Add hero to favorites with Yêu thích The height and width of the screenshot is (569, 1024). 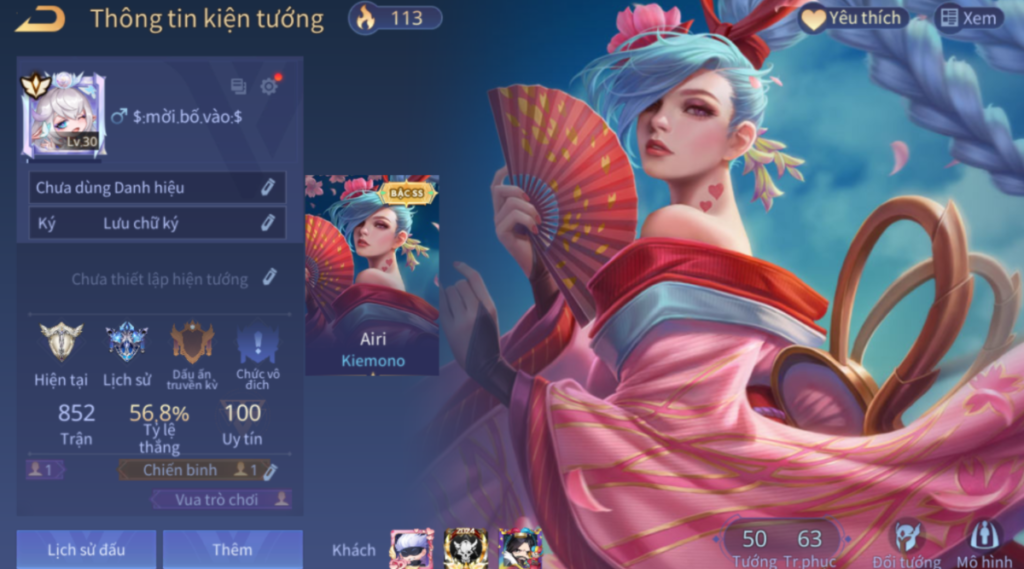tap(854, 18)
